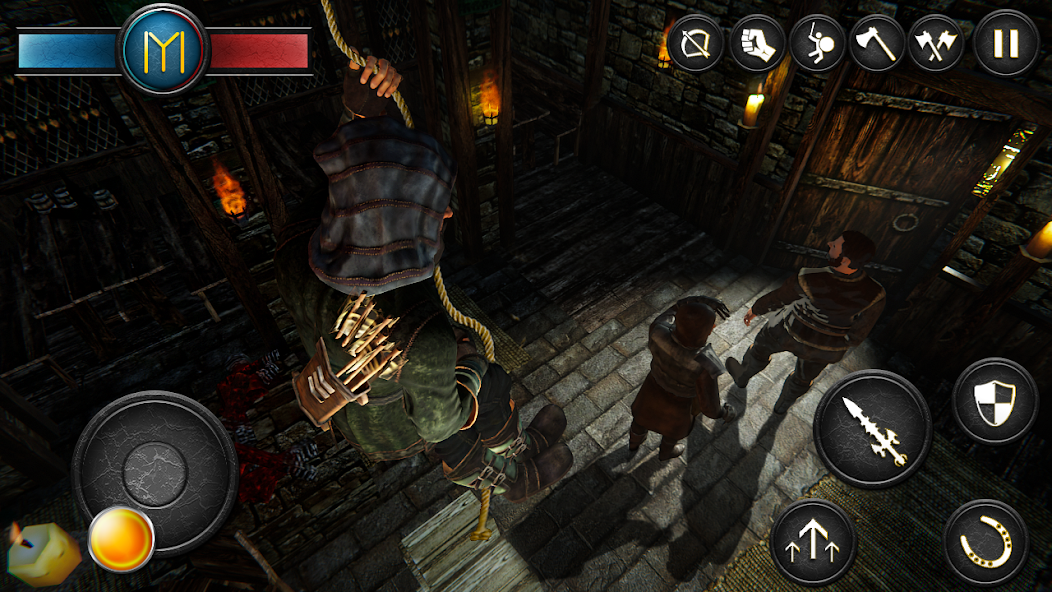Tap the glowing orange orb button
Screen dimensions: 1052x592
coord(121,540)
